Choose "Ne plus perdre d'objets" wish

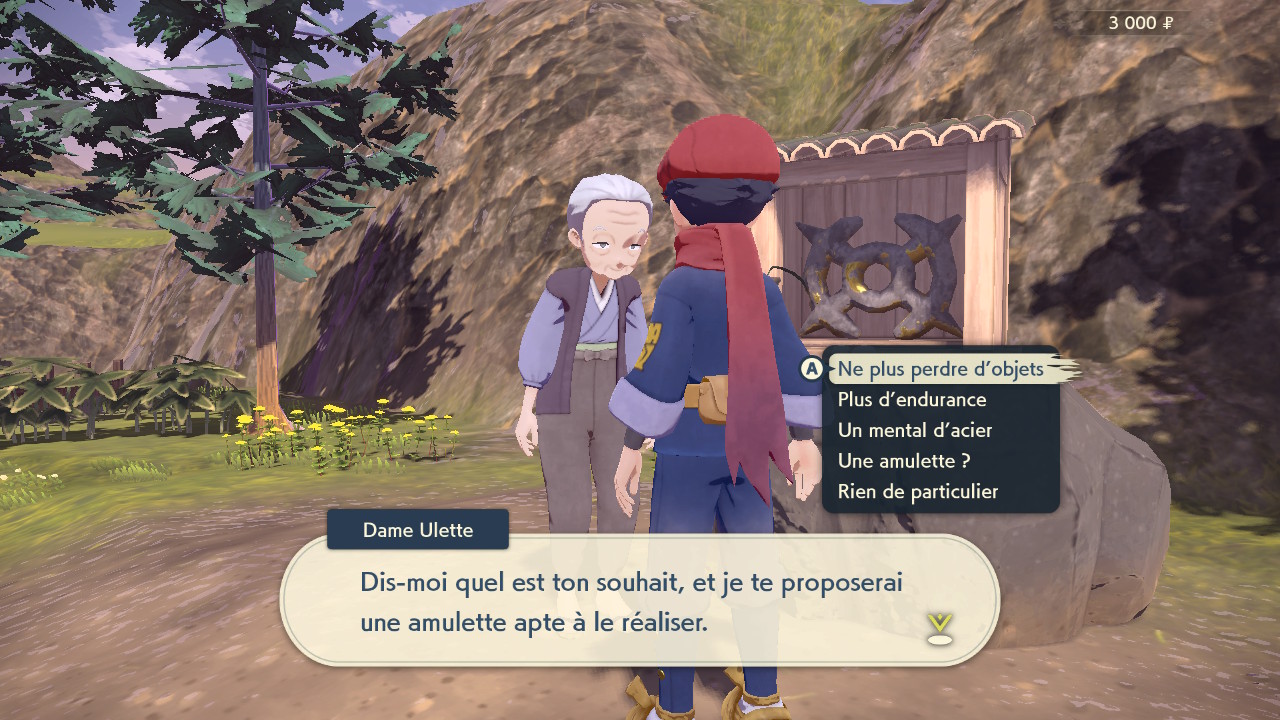click(940, 369)
